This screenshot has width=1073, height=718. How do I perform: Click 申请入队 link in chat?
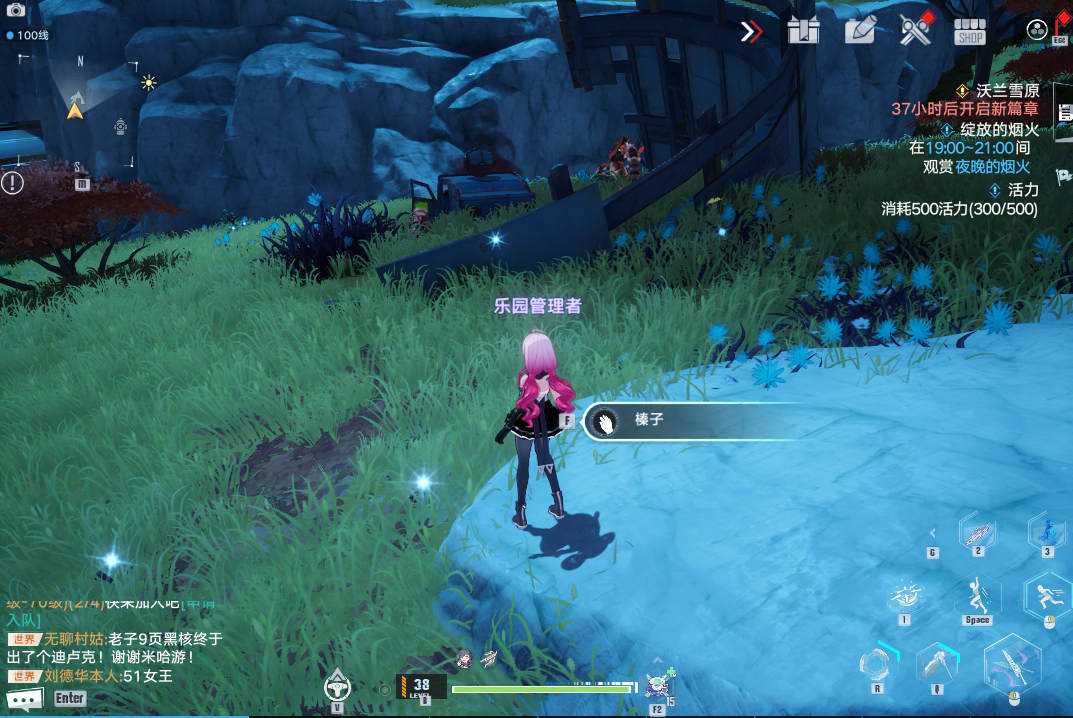tap(22, 620)
